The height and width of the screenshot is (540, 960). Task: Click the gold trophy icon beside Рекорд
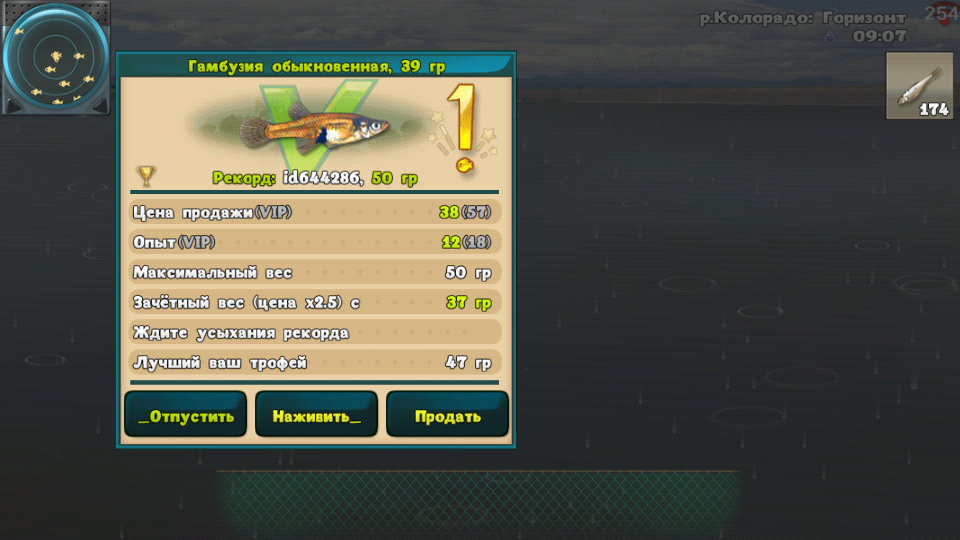[x=146, y=177]
